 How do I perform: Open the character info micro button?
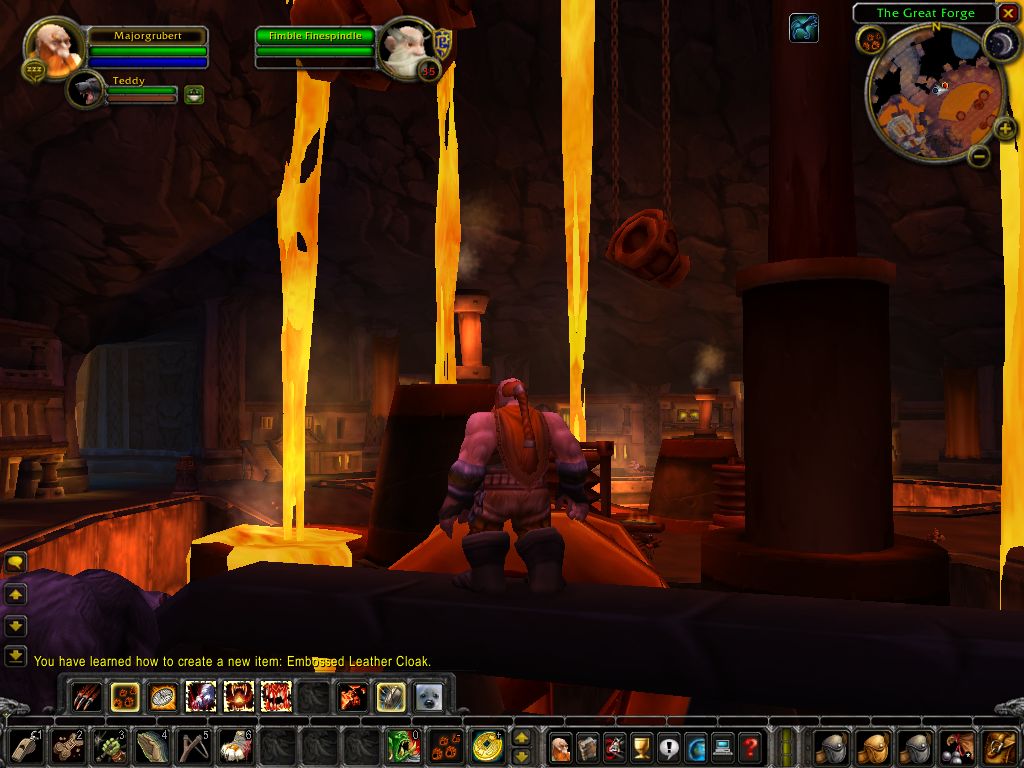click(x=560, y=746)
